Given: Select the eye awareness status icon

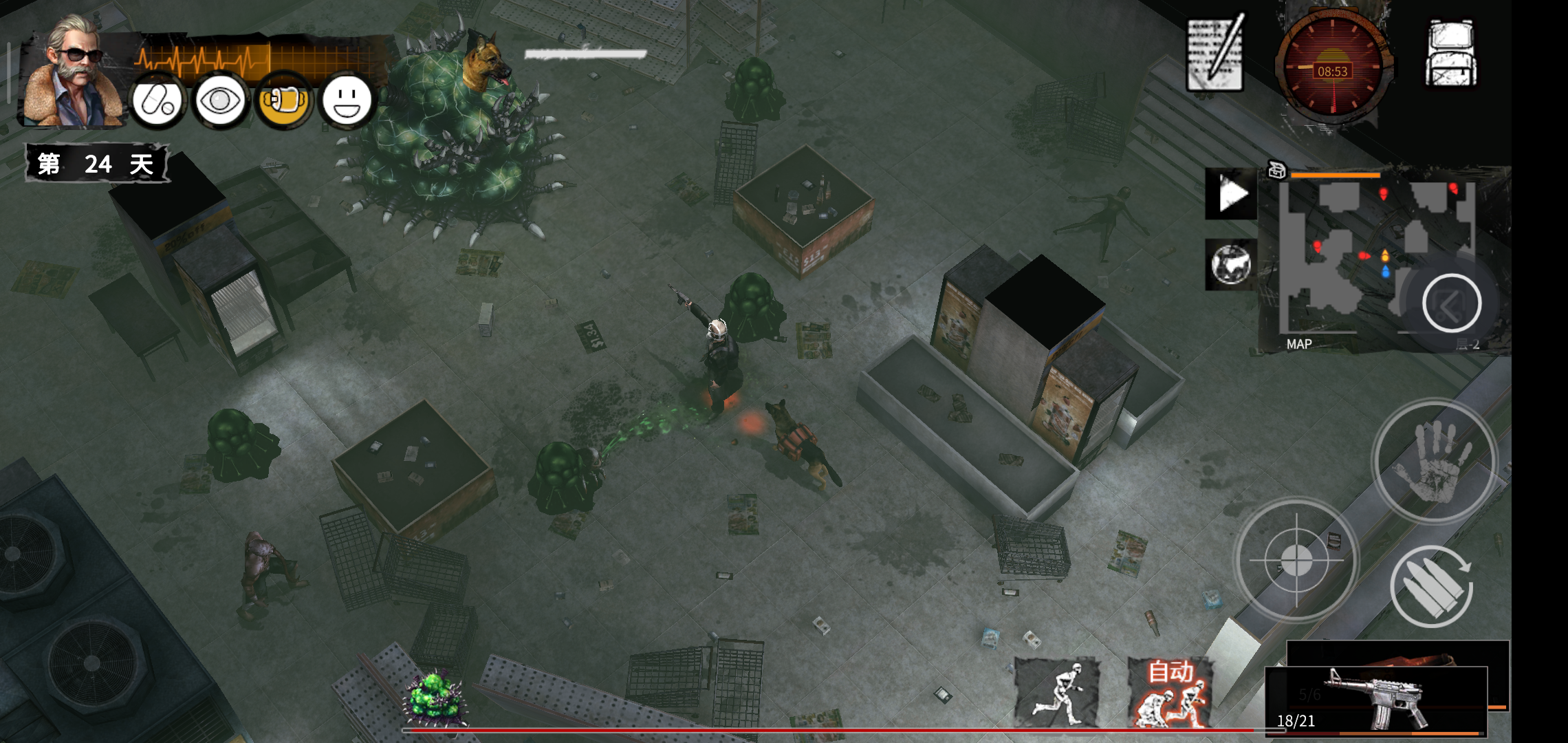Looking at the screenshot, I should pyautogui.click(x=220, y=102).
